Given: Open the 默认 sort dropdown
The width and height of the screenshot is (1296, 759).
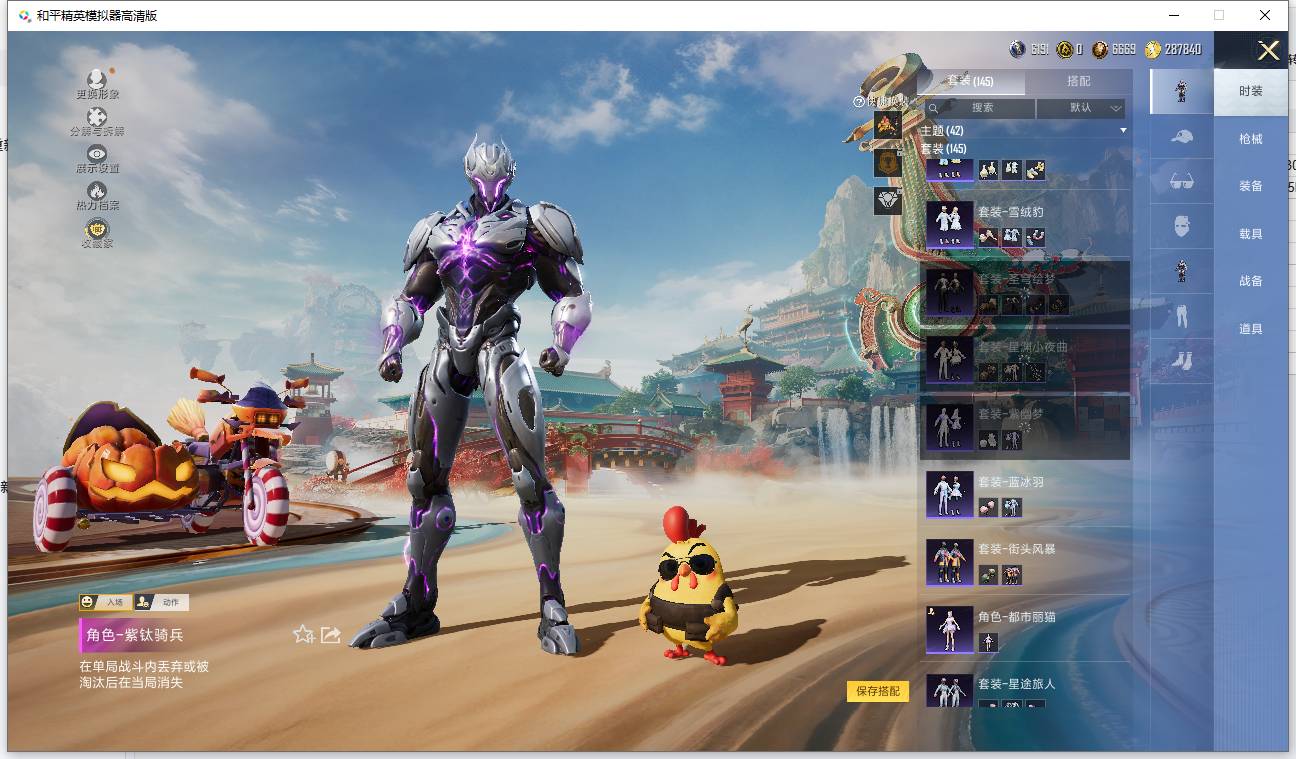Looking at the screenshot, I should [1082, 108].
